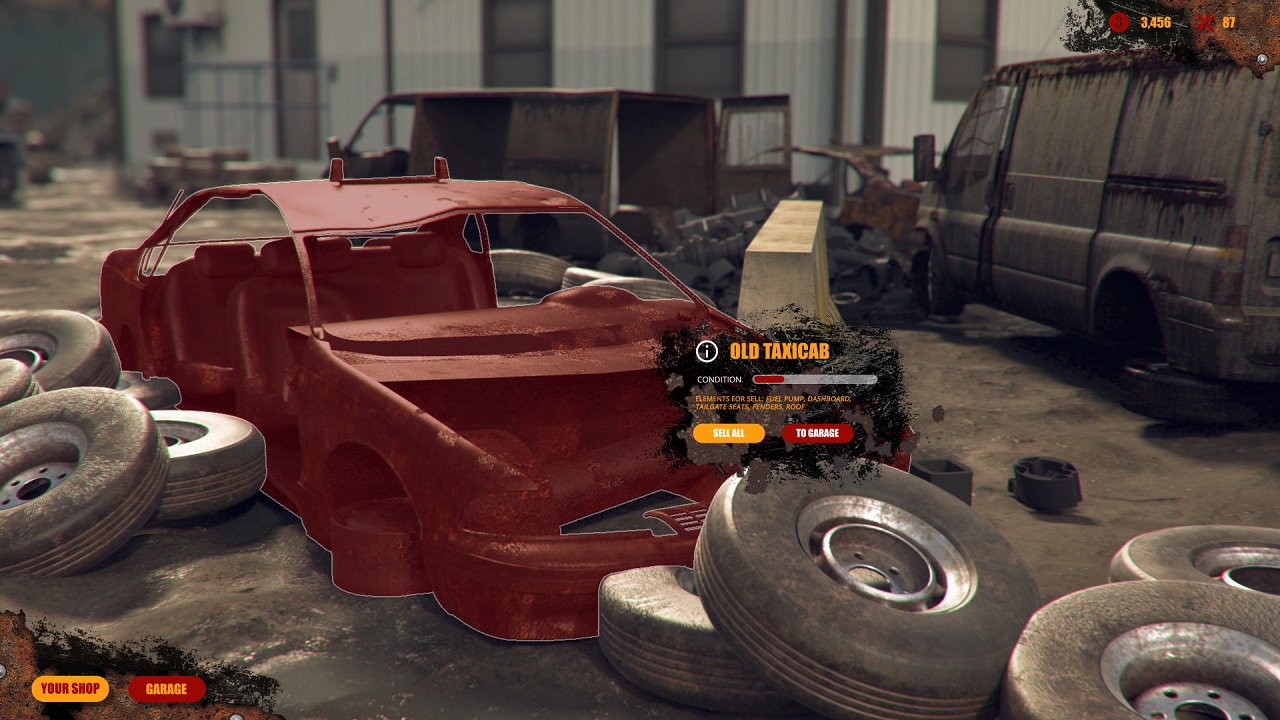Show Old Taxicab info icon details
This screenshot has width=1280, height=720.
point(707,351)
